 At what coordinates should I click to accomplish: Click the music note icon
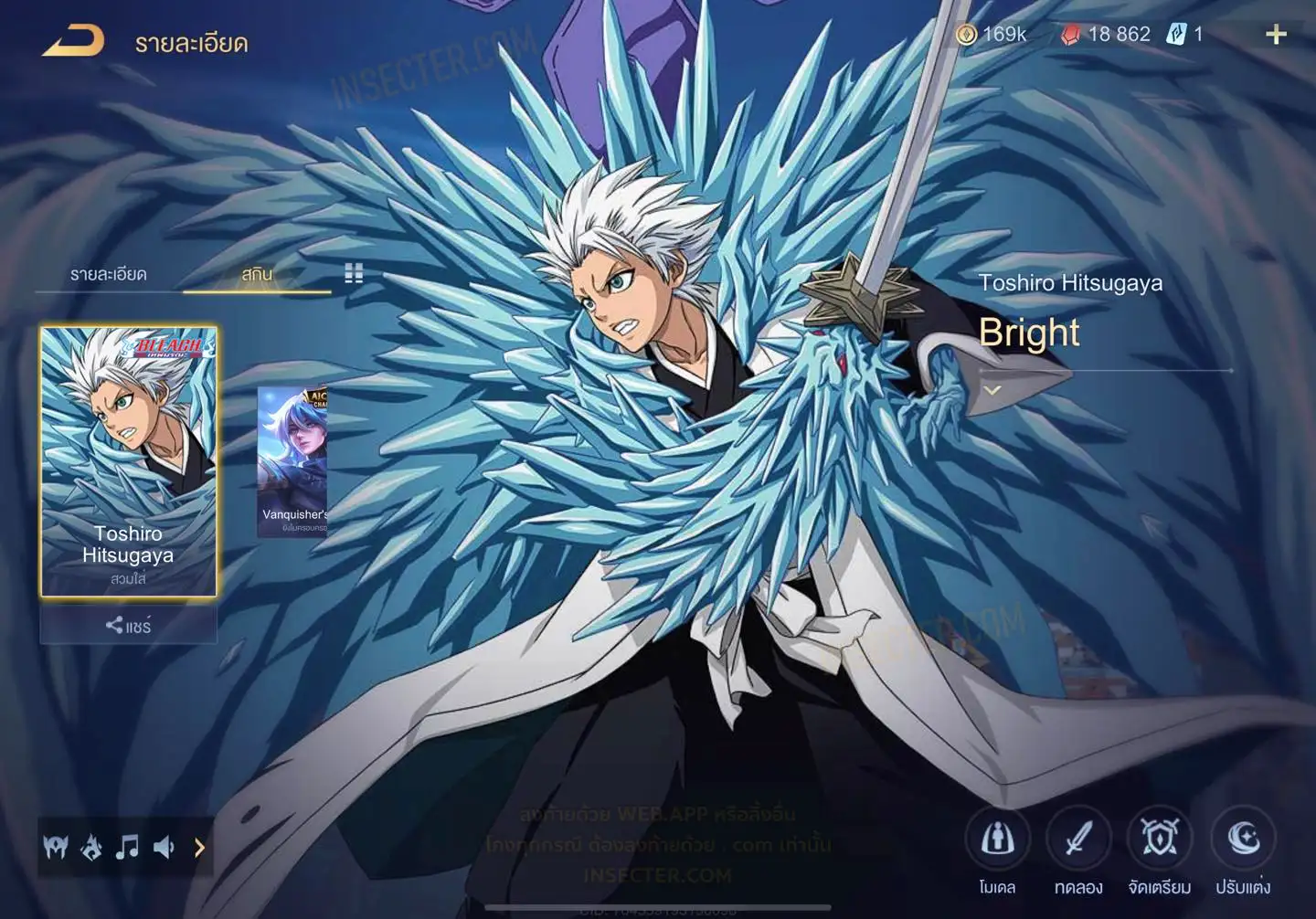(x=127, y=848)
